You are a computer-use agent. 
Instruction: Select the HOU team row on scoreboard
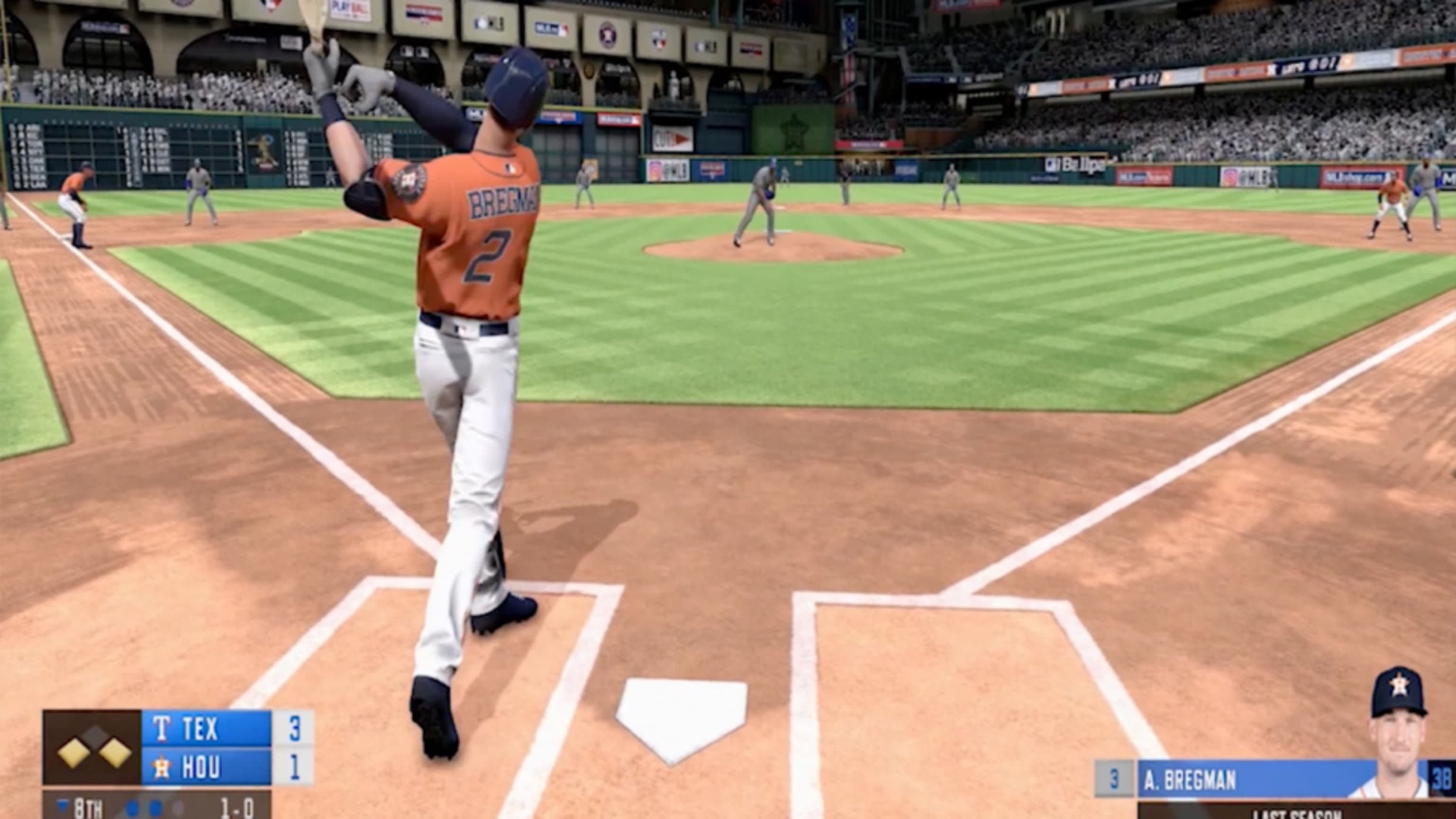pyautogui.click(x=206, y=767)
